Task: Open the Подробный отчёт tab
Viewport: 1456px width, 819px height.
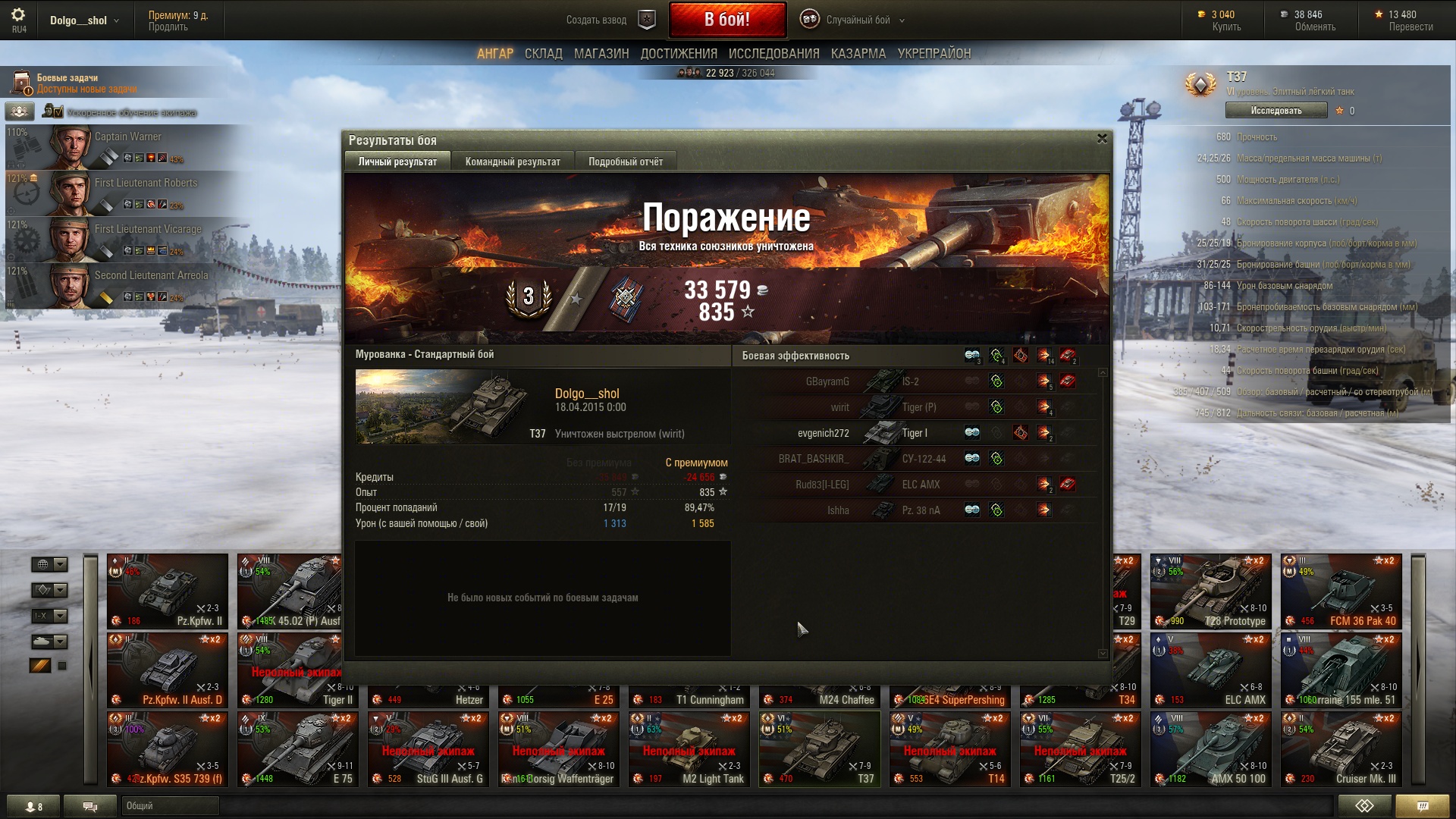Action: point(625,162)
